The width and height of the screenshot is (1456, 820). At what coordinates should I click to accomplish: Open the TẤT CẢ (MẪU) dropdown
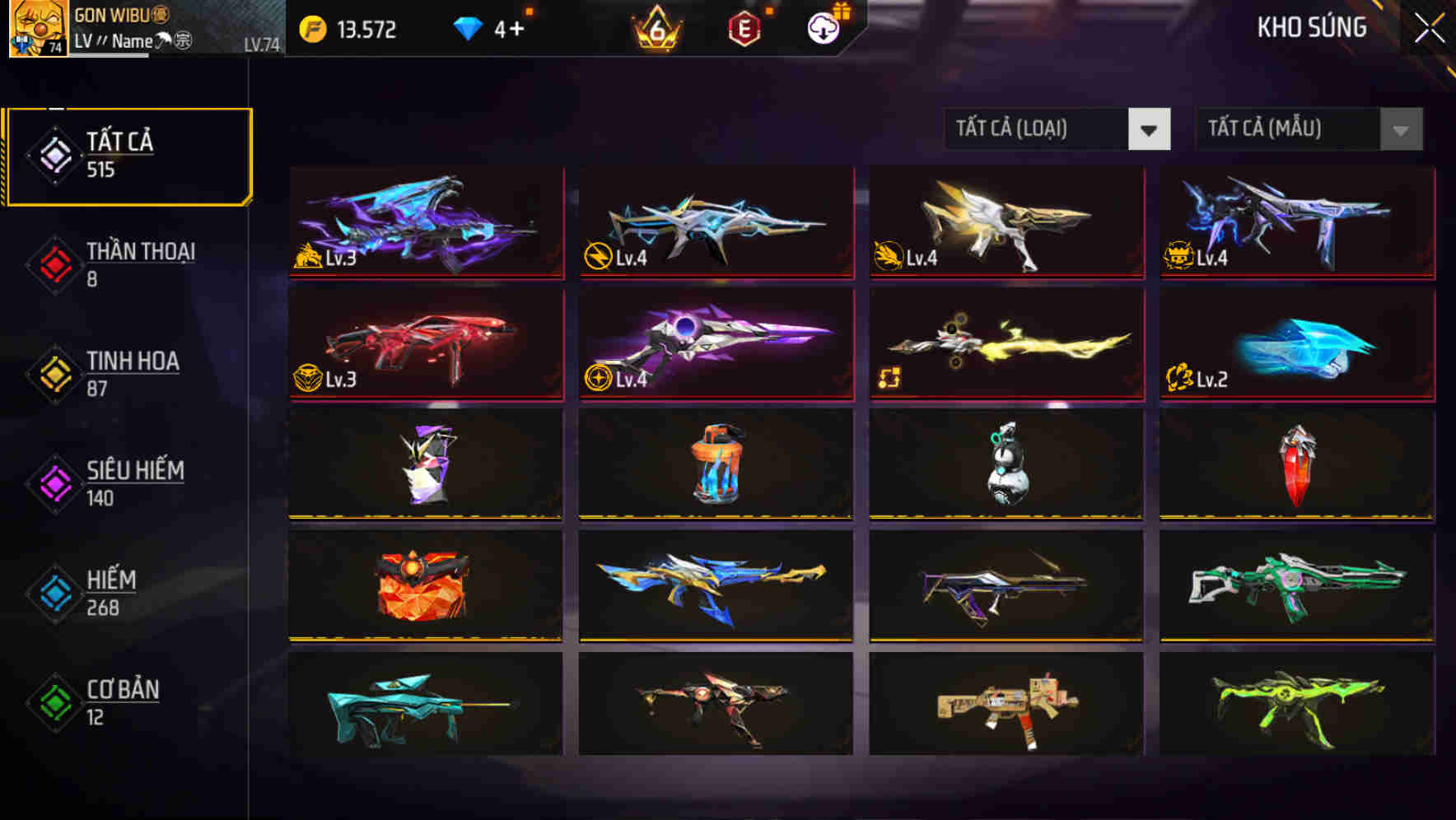pyautogui.click(x=1308, y=129)
